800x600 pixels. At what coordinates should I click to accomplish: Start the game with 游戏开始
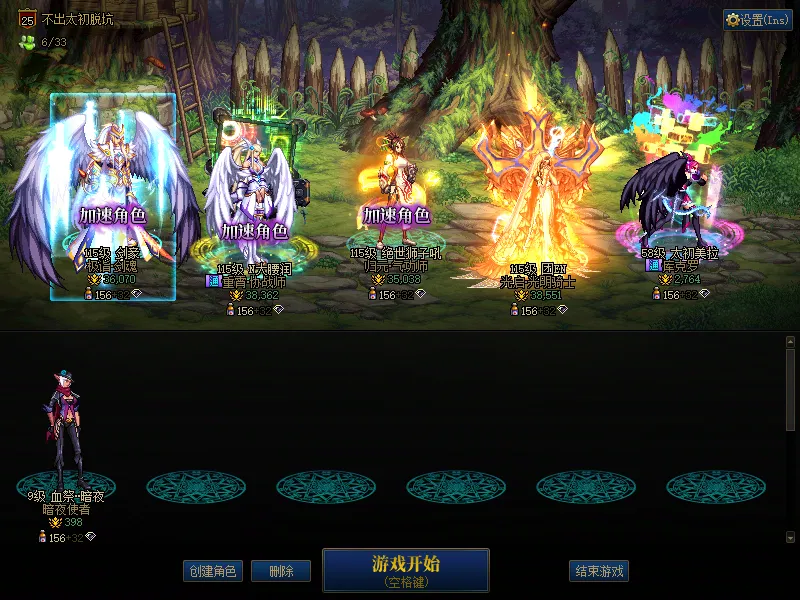pos(405,569)
